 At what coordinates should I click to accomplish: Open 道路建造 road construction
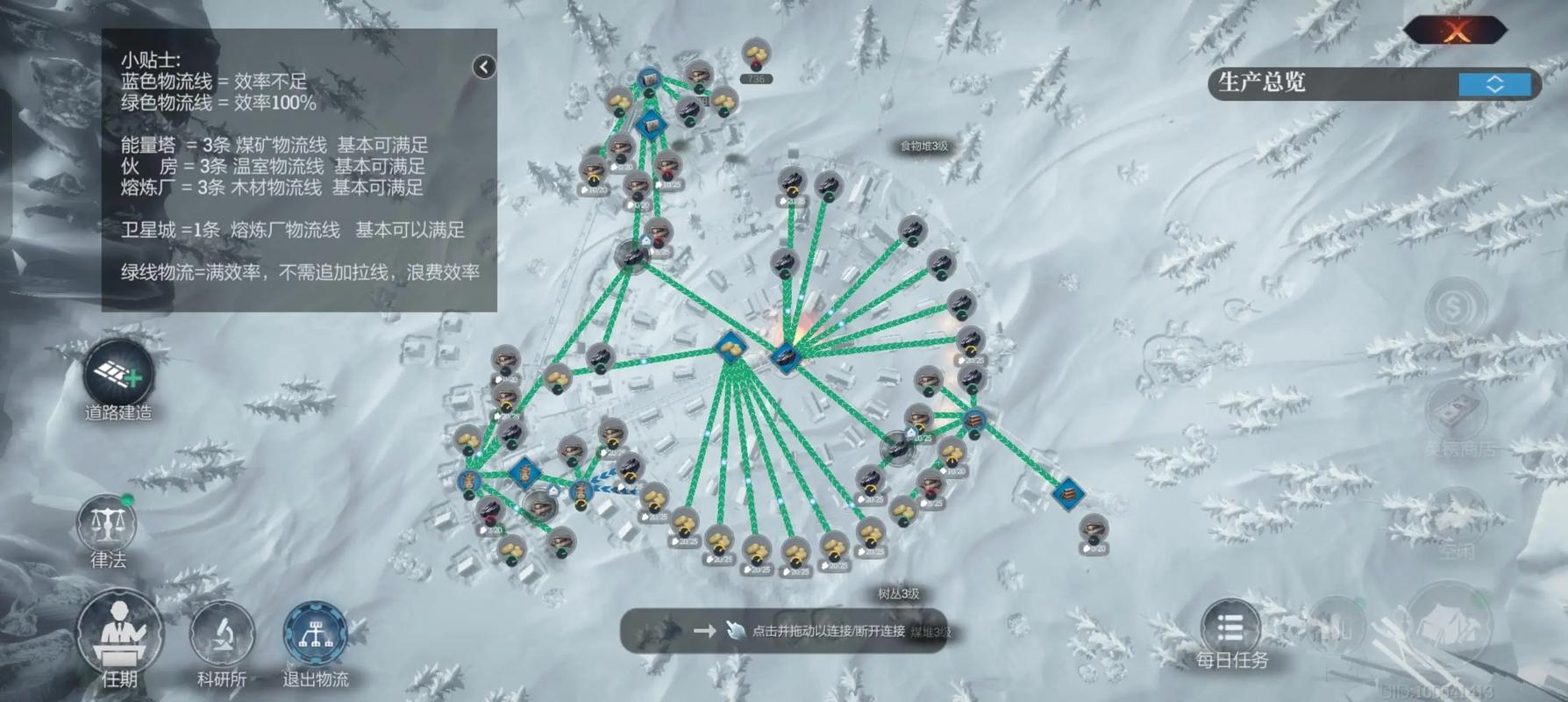[x=118, y=376]
